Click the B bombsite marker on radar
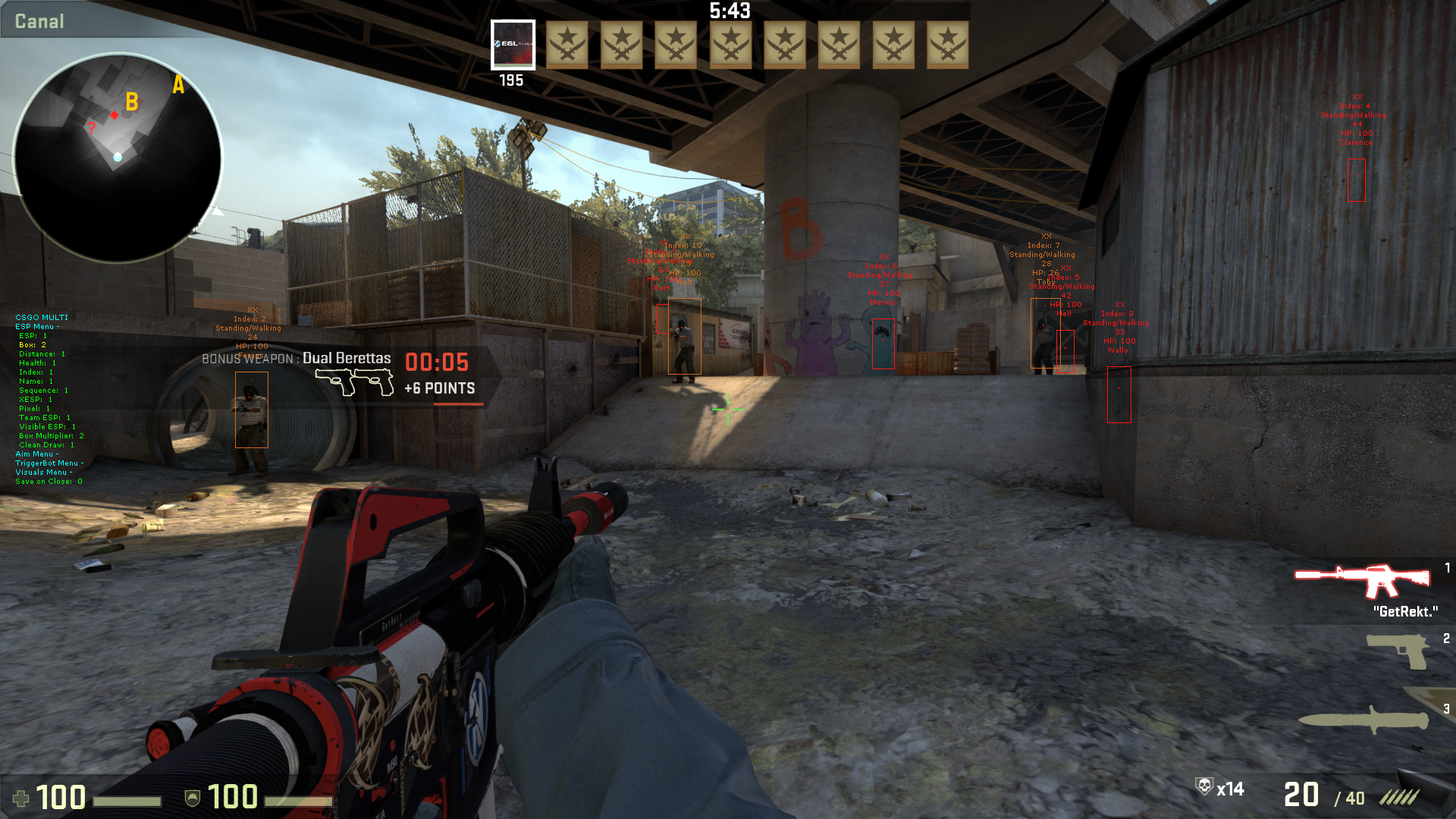 point(132,102)
